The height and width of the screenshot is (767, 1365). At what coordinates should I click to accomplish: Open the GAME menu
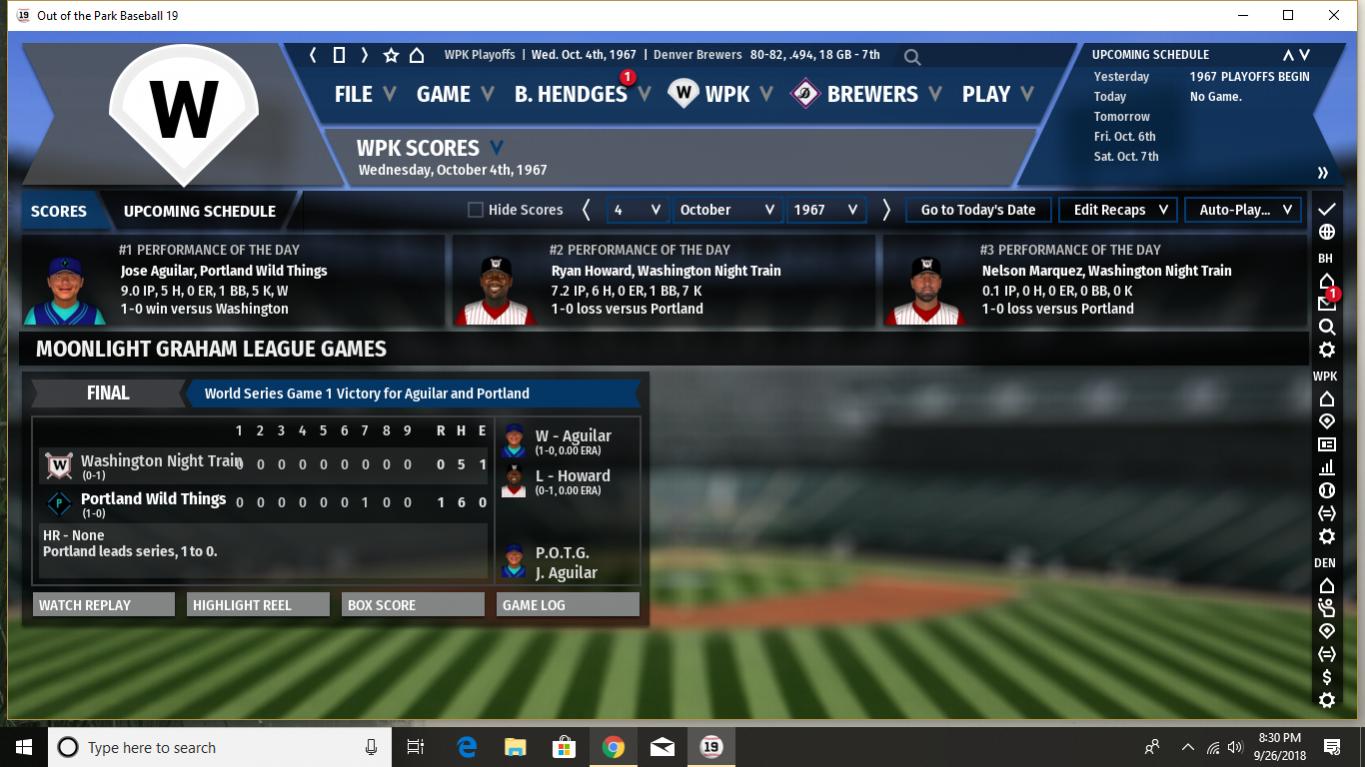click(x=454, y=94)
